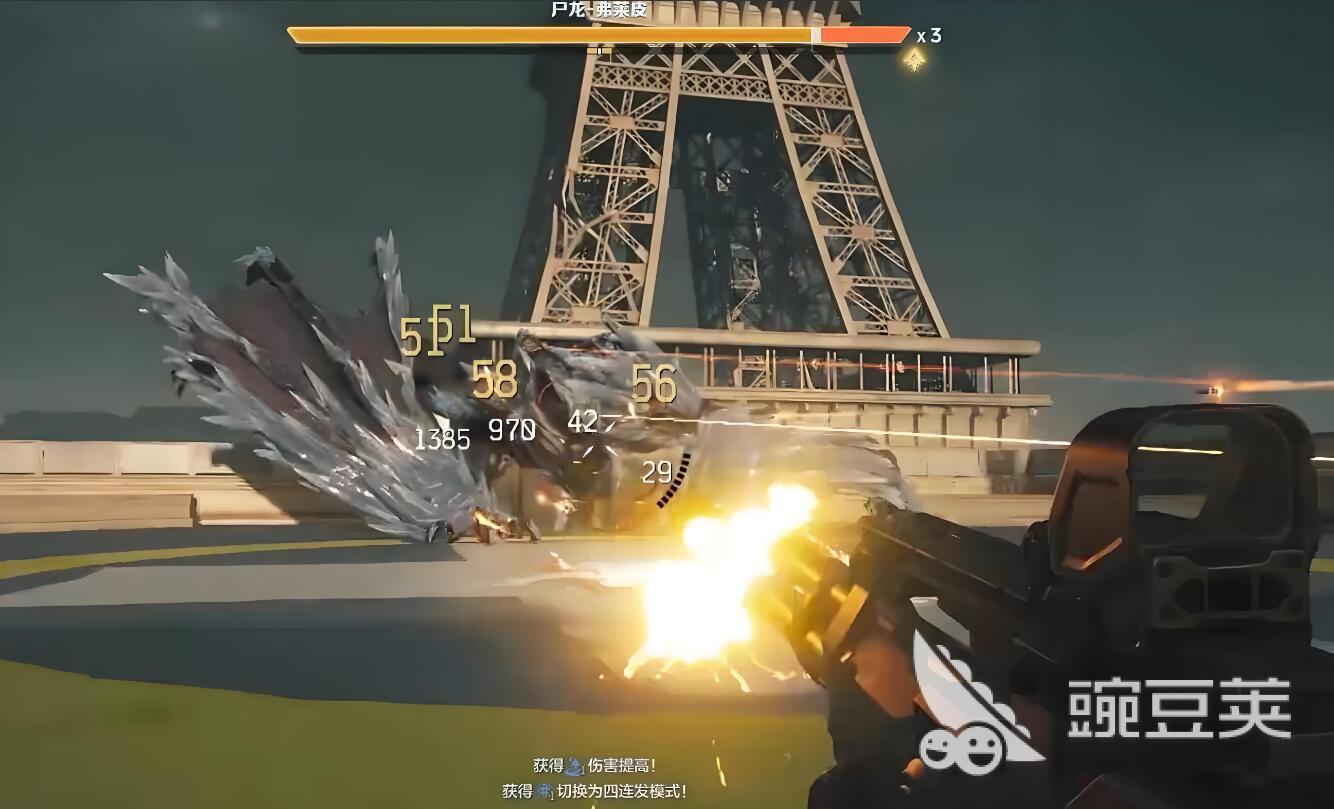This screenshot has width=1334, height=809.
Task: Click the floating damage number 1385
Action: click(x=443, y=437)
